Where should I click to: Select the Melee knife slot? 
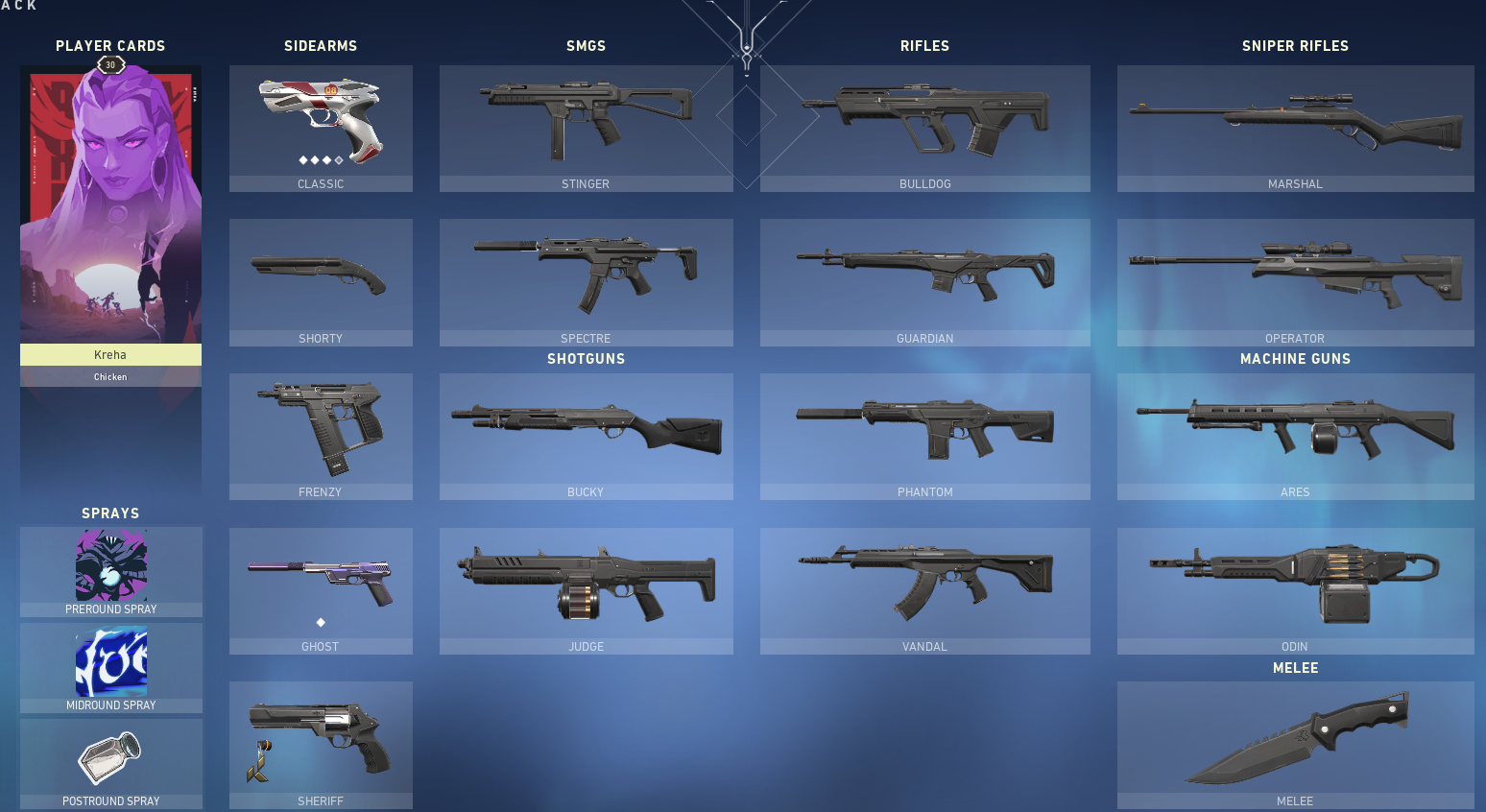[1295, 739]
